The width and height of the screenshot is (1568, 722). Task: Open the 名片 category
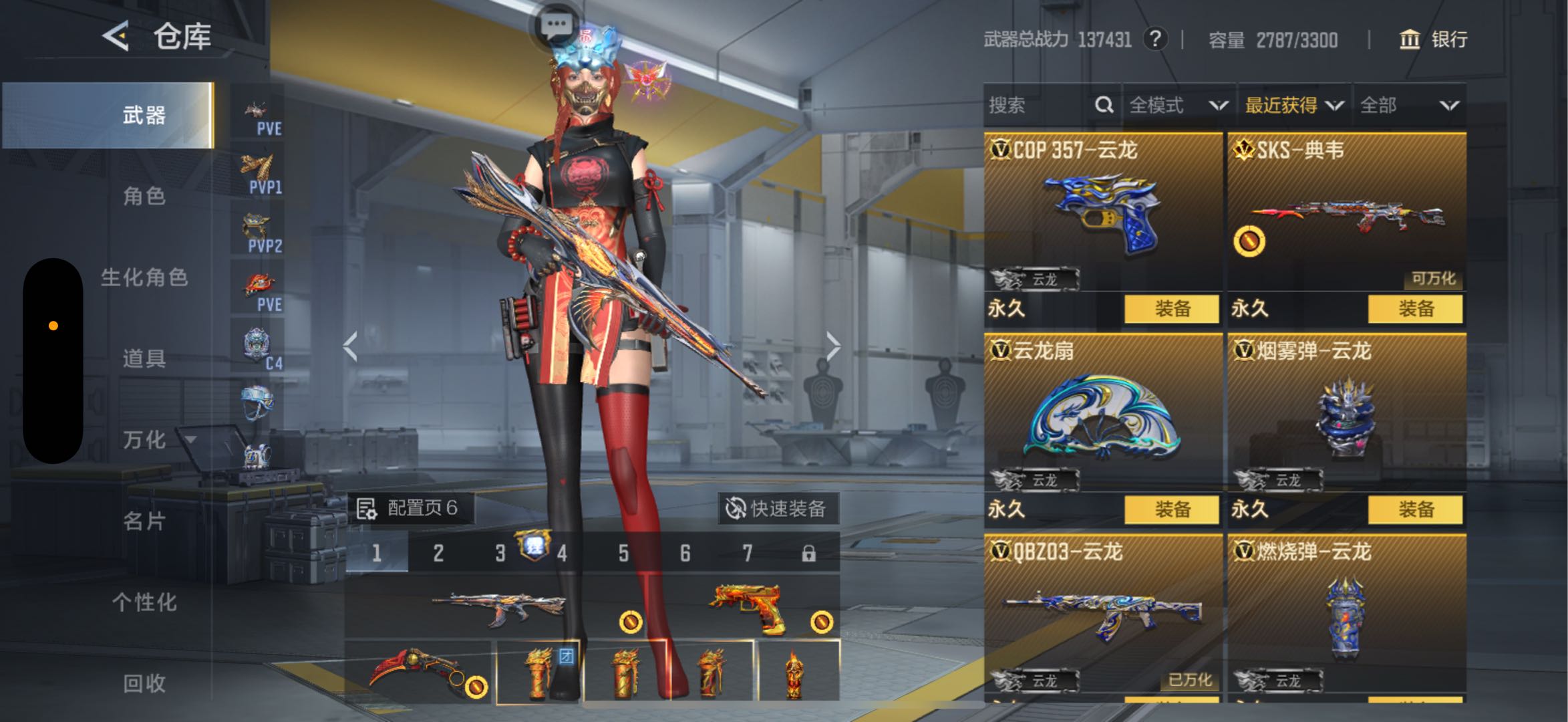pyautogui.click(x=144, y=521)
